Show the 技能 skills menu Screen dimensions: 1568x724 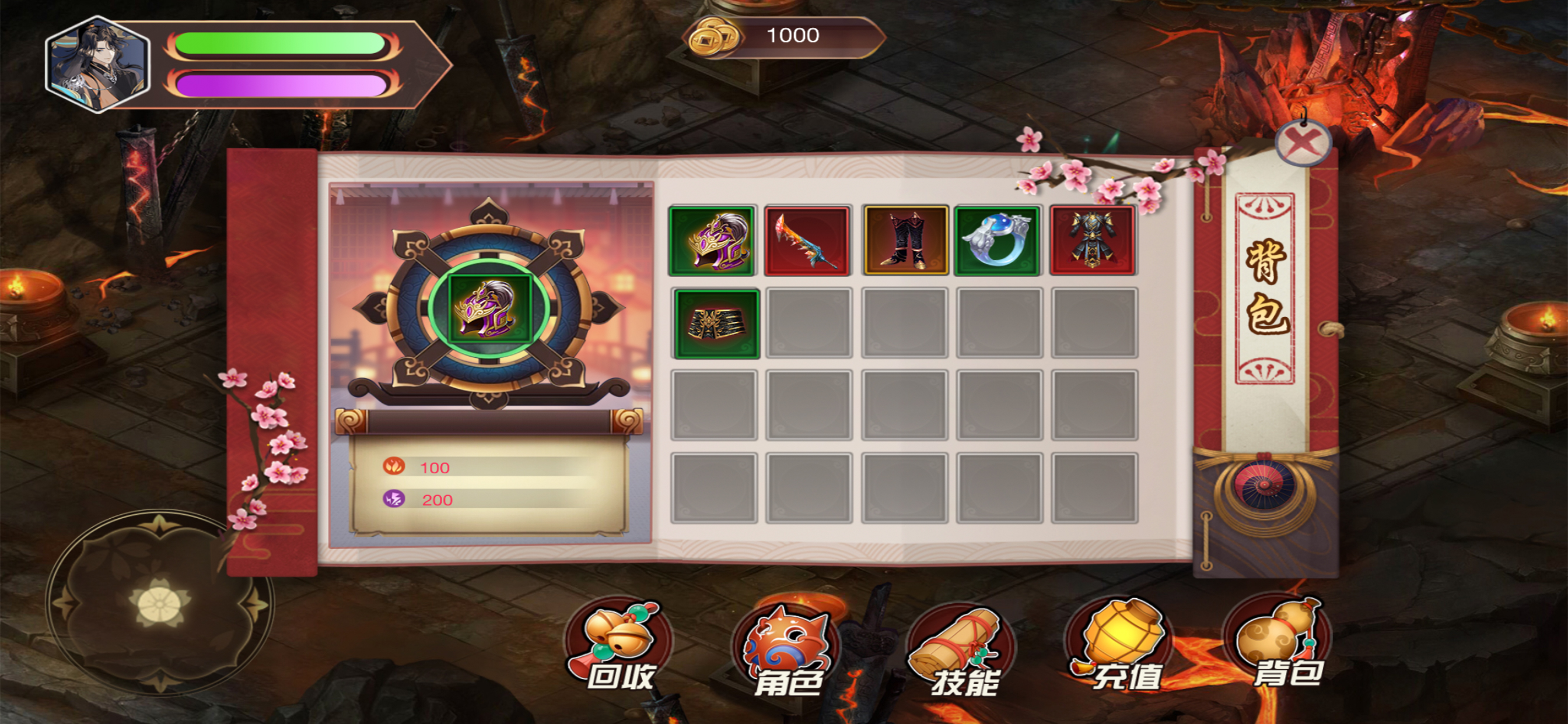pos(962,650)
